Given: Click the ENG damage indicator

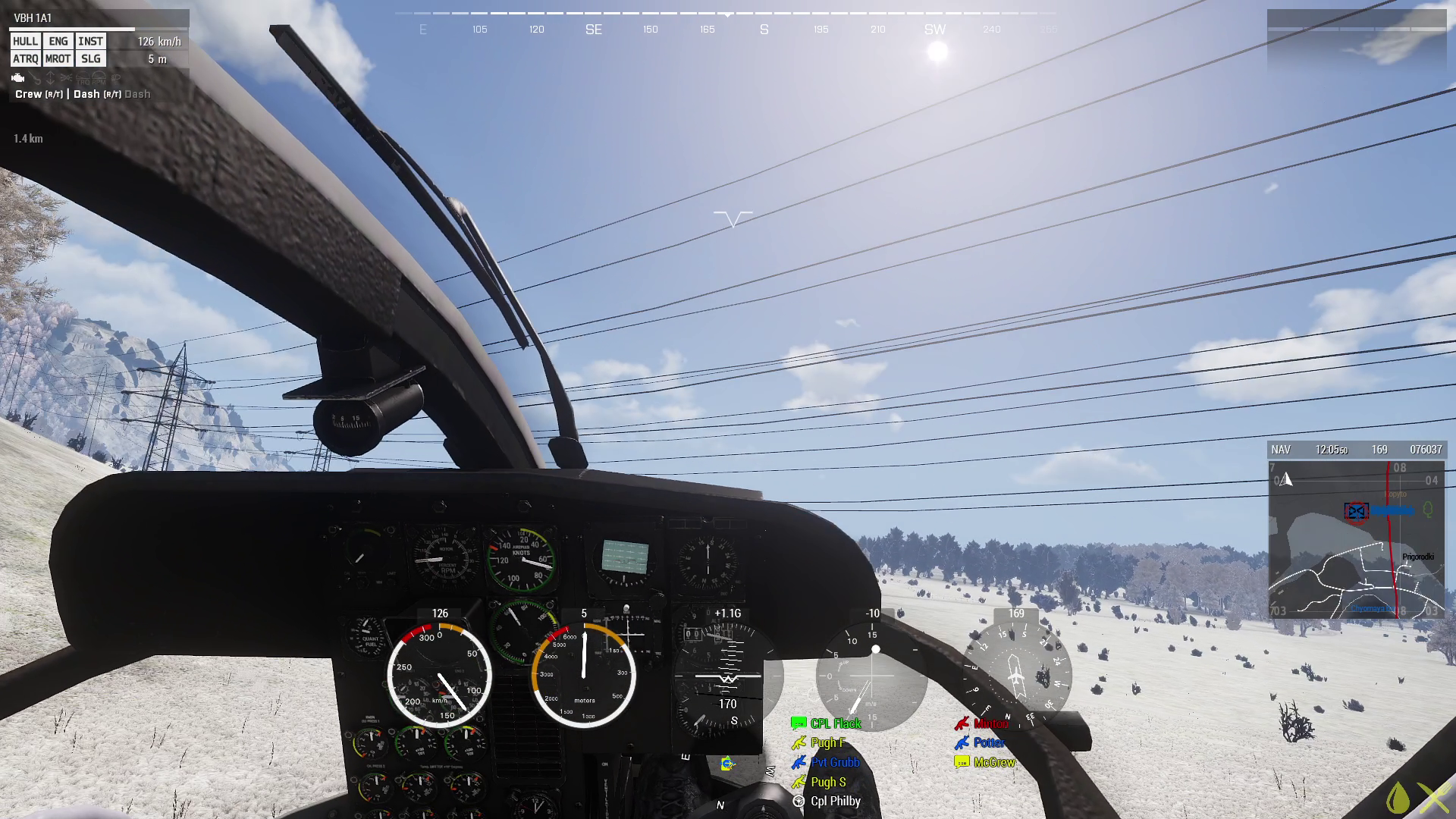Looking at the screenshot, I should coord(58,42).
